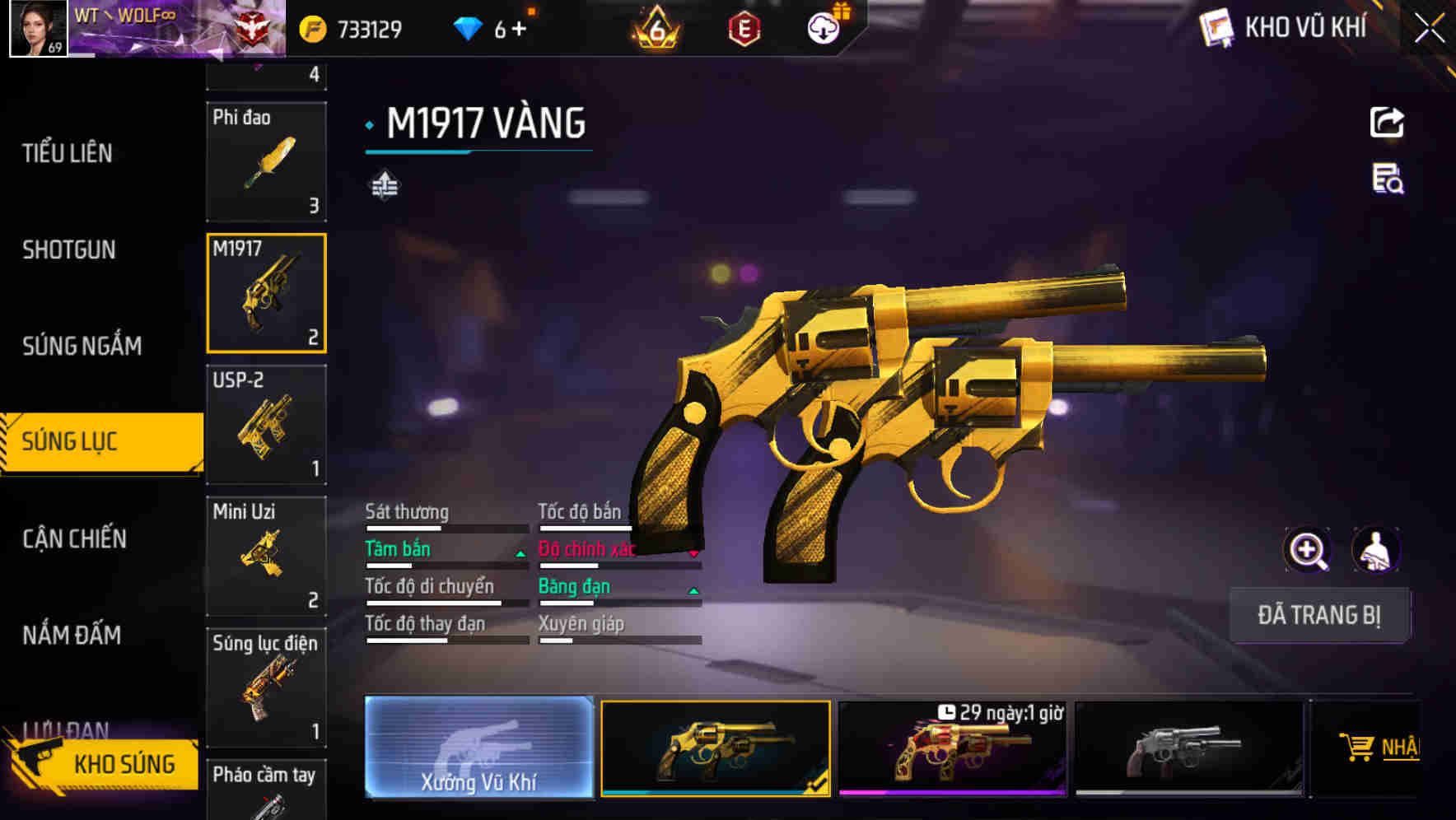
Task: Open Xưởng Vũ Khí workshop
Action: (479, 748)
